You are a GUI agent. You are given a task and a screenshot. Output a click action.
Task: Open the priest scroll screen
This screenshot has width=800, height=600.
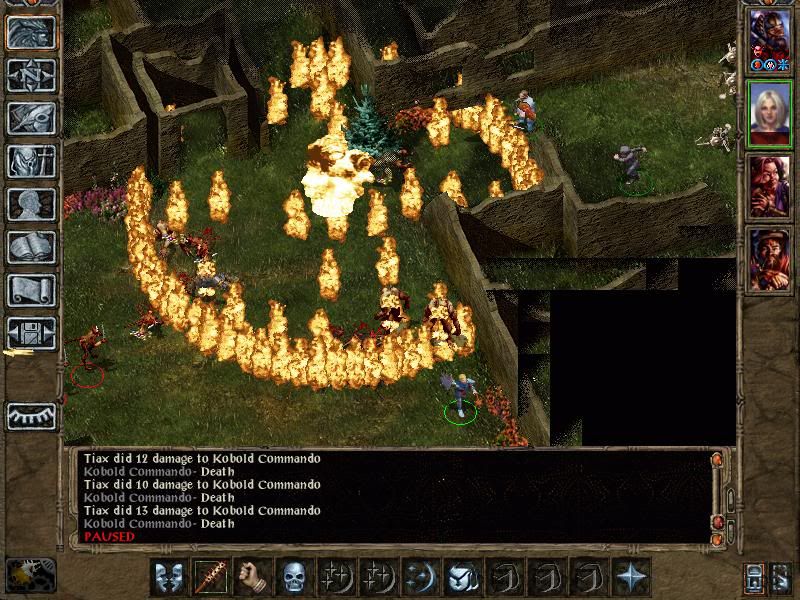[x=30, y=290]
